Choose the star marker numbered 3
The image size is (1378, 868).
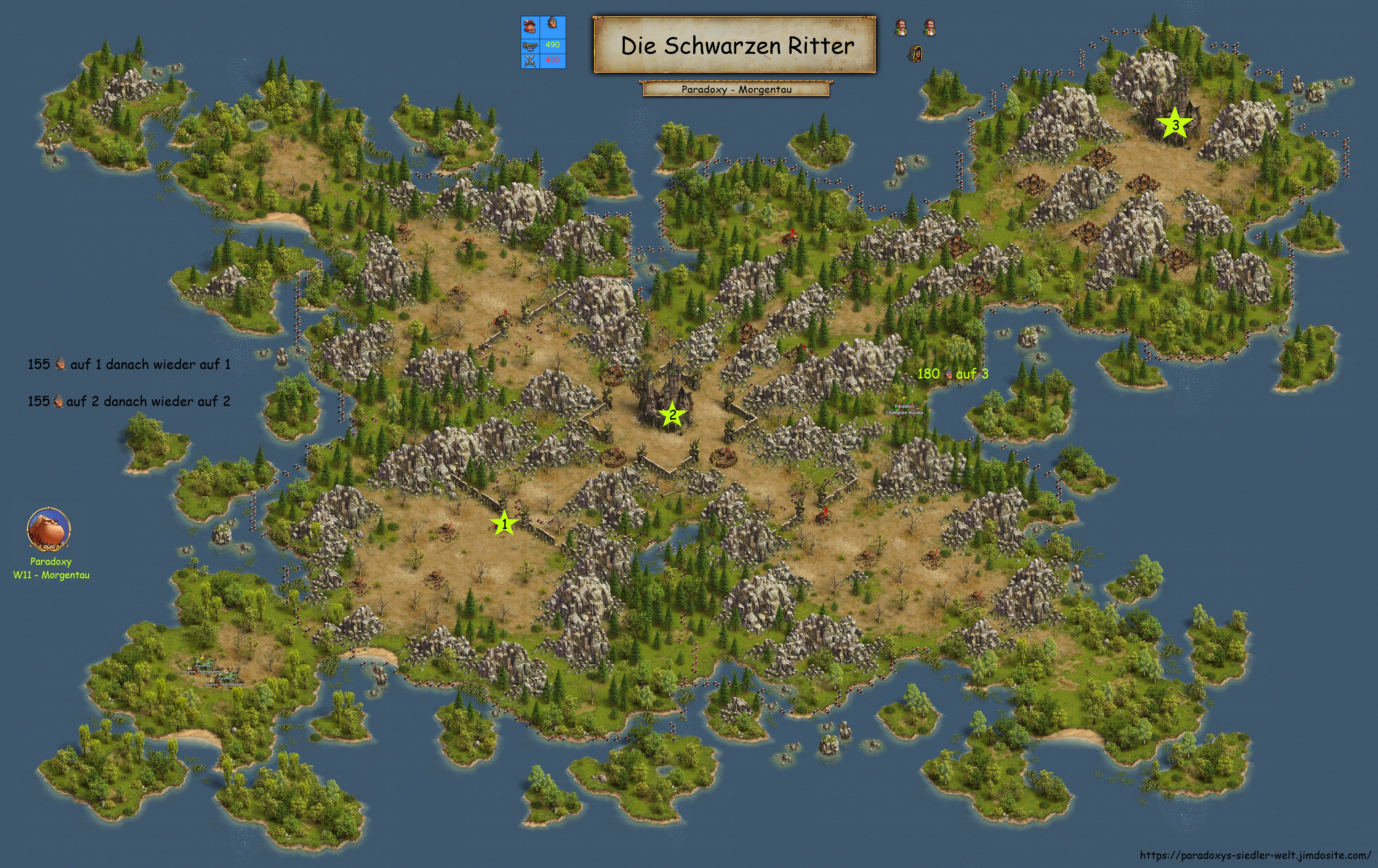pyautogui.click(x=1175, y=124)
